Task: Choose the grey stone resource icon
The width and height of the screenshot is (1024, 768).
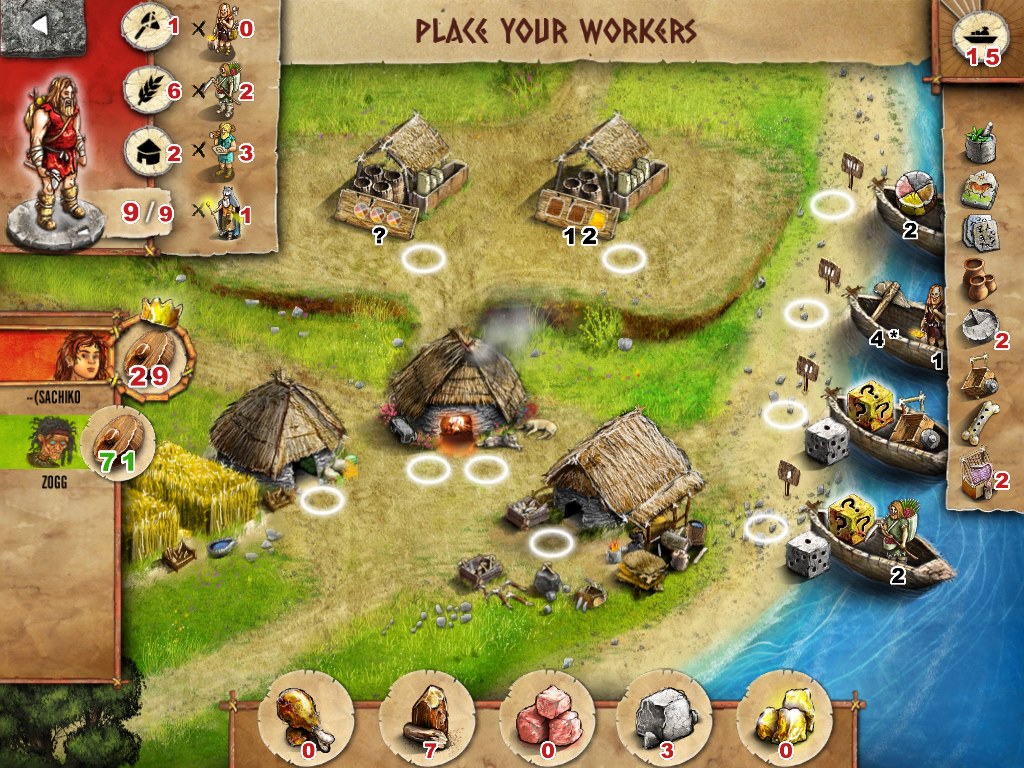Action: [x=662, y=714]
